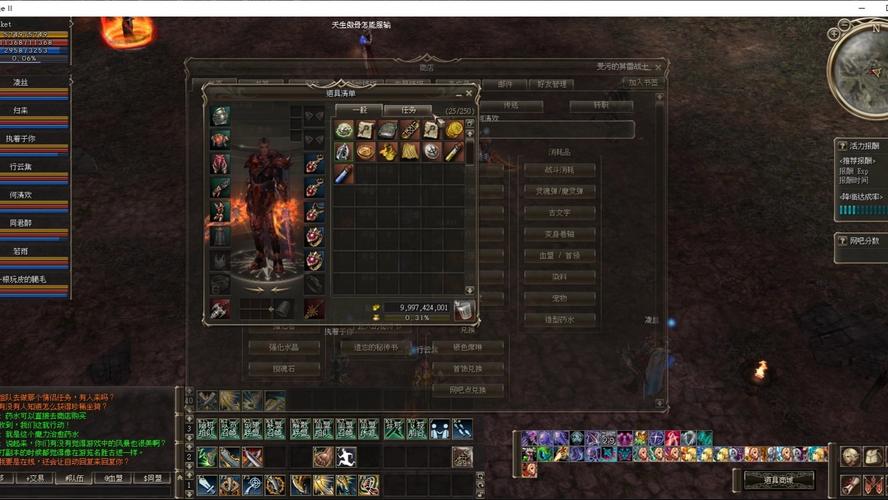Screen dimensions: 888x500
Task: Select the 灵魂弹/魔灵弹 category
Action: (559, 191)
